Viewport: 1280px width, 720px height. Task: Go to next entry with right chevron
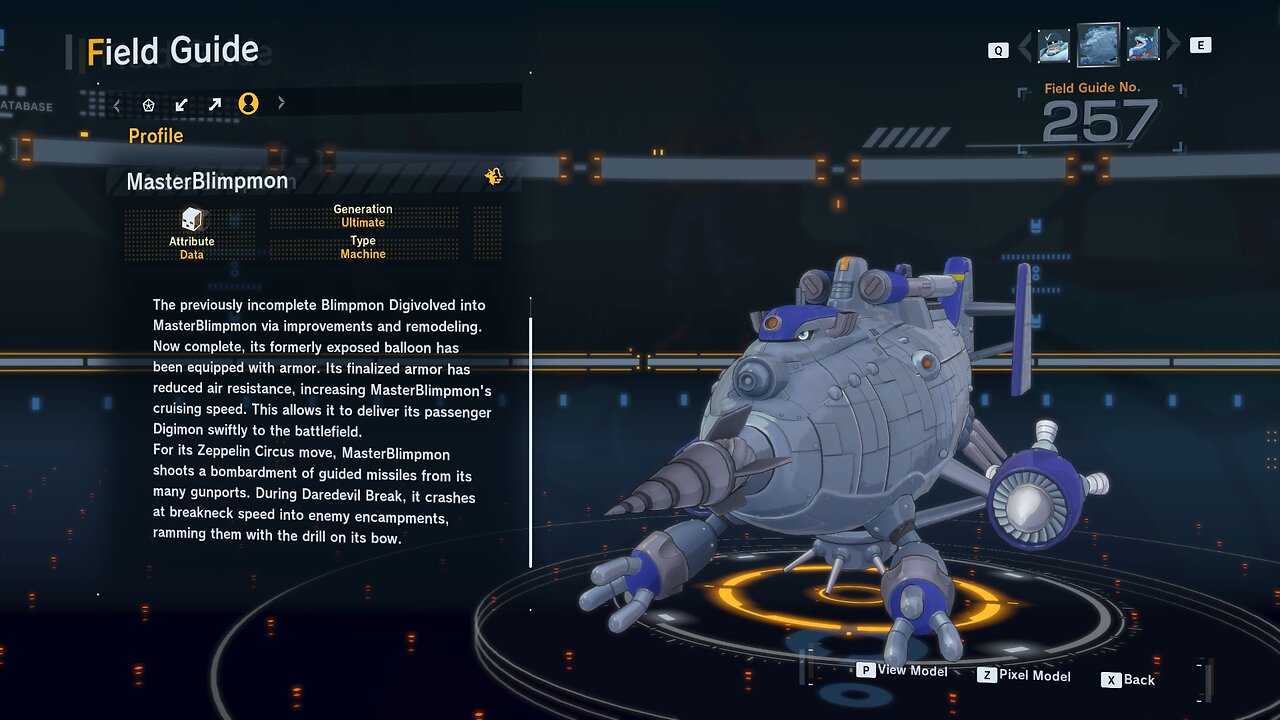point(1173,45)
